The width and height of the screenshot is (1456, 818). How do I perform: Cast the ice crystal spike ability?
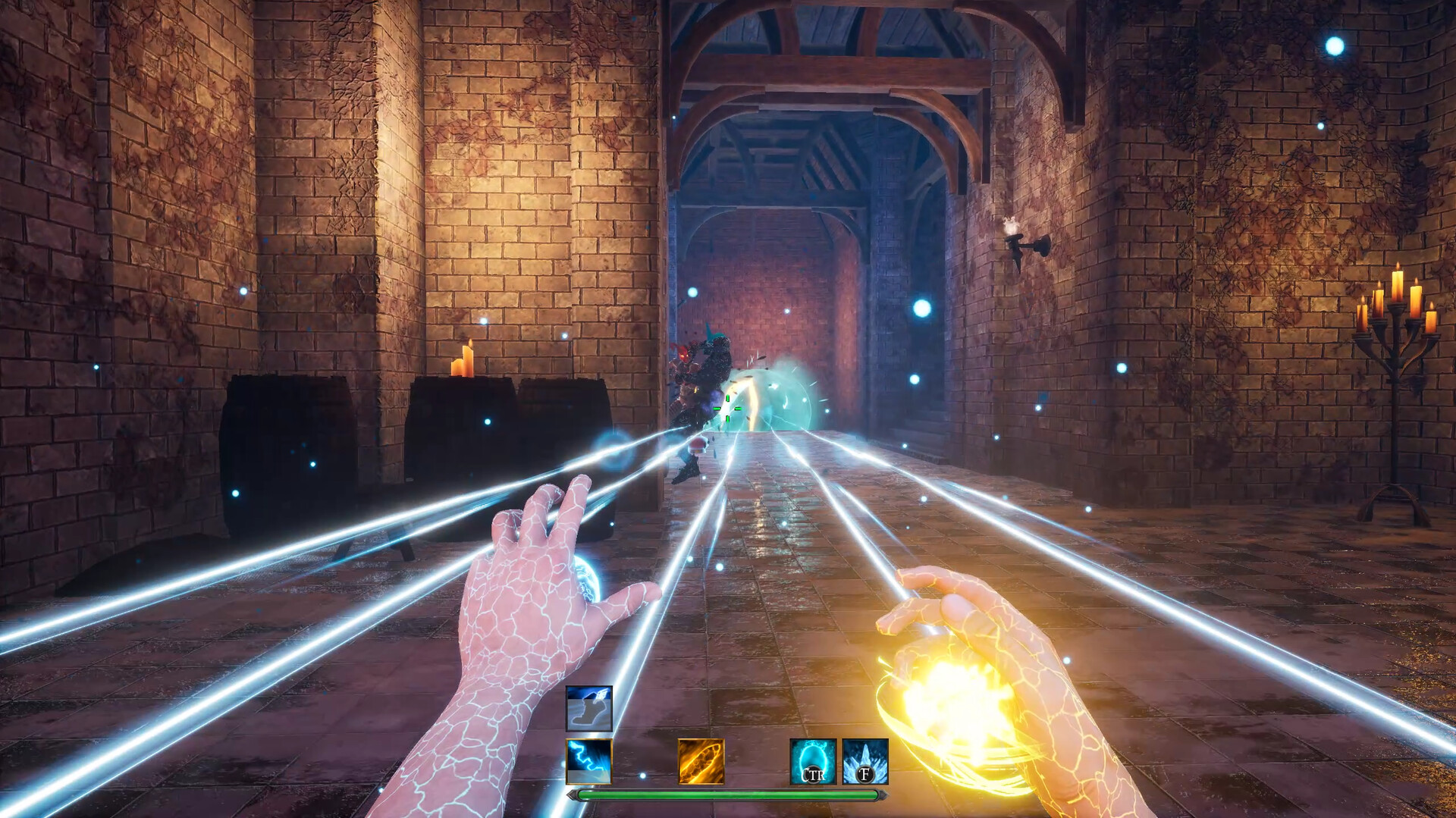coord(864,761)
